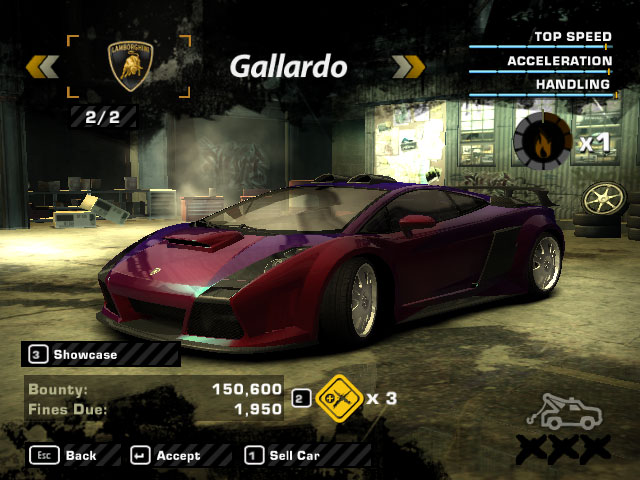Switch to next car with right arrow
Screen dimensions: 640x480
[x=409, y=67]
